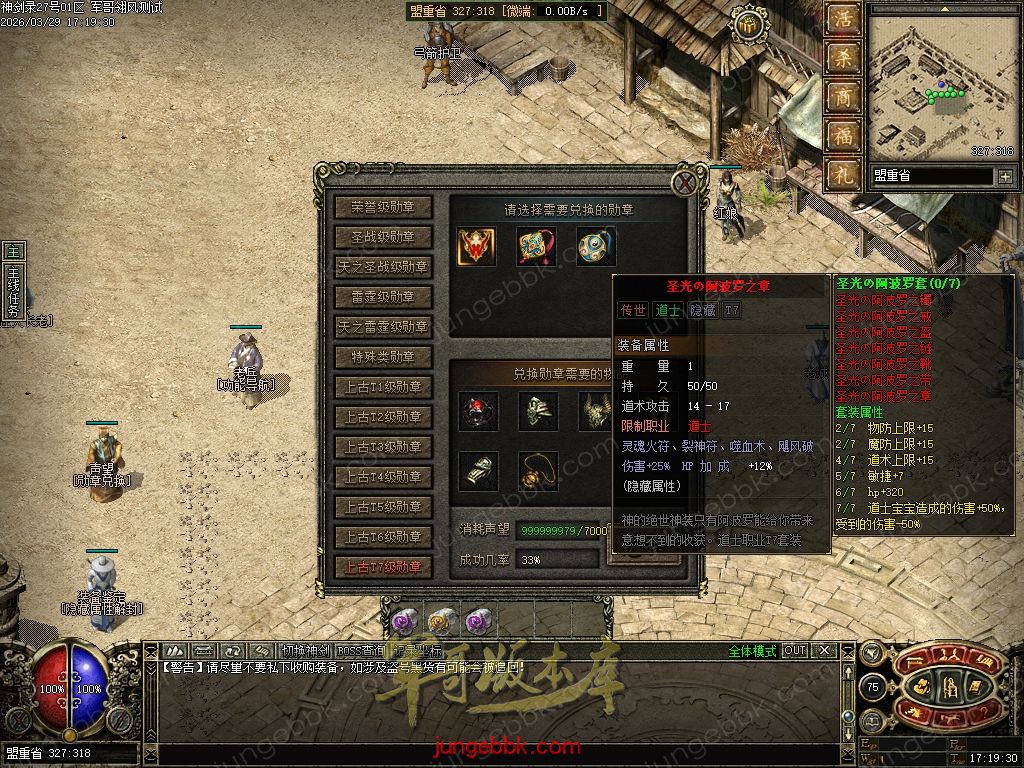The image size is (1024, 768).
Task: Open the 商 shop button
Action: tap(843, 97)
